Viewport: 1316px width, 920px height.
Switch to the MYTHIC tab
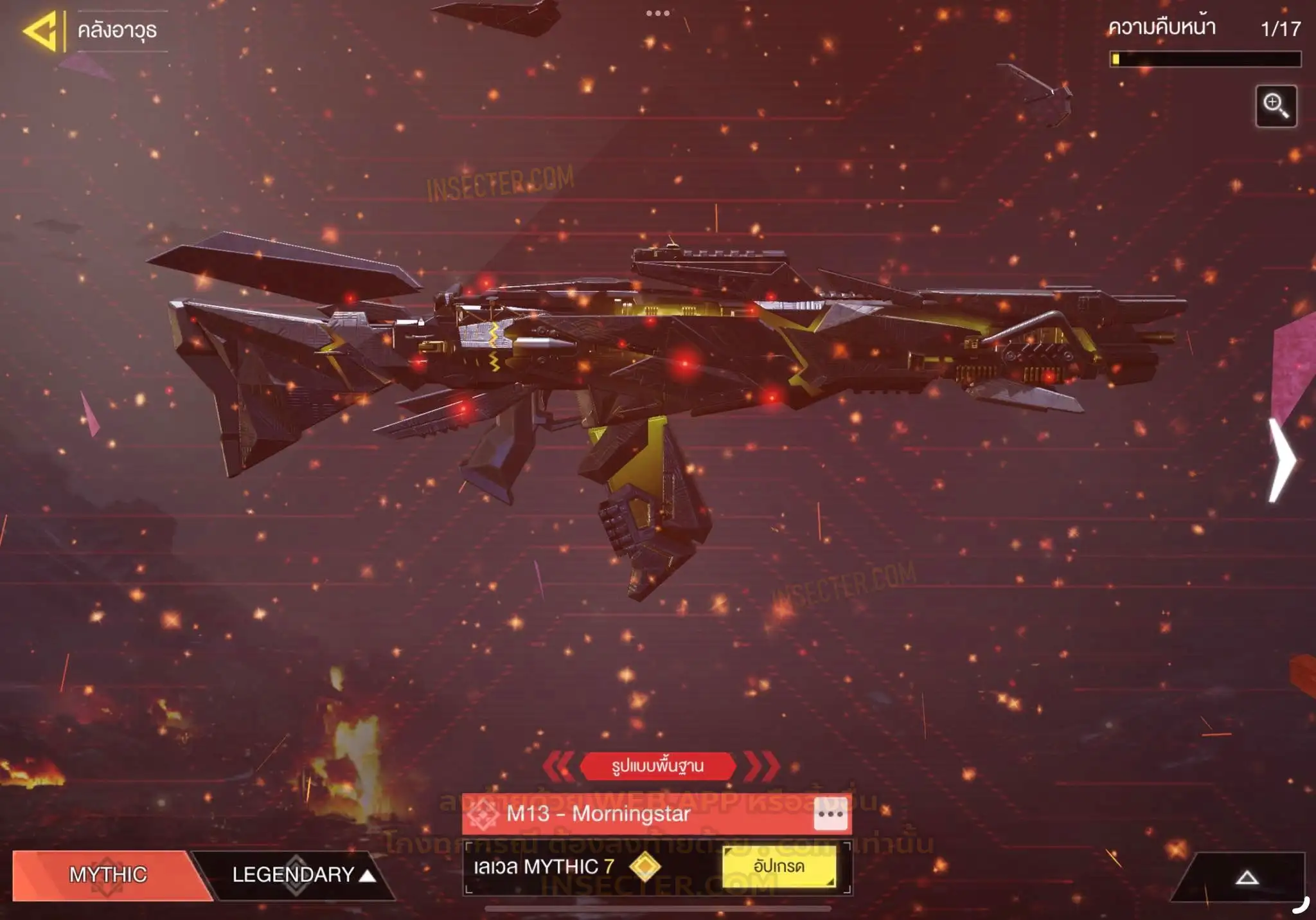pyautogui.click(x=108, y=874)
